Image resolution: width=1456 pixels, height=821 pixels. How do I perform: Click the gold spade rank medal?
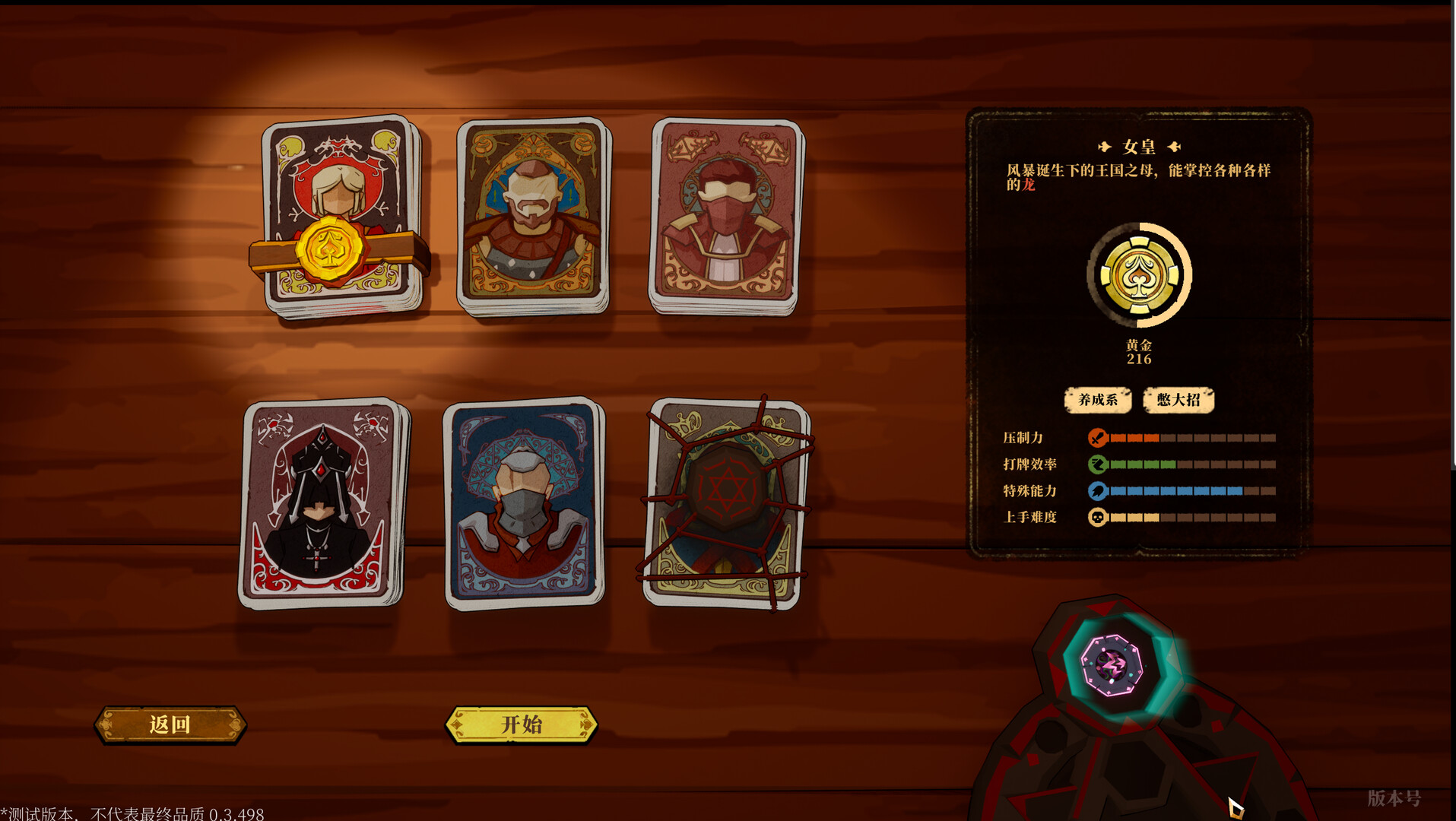tap(1138, 276)
